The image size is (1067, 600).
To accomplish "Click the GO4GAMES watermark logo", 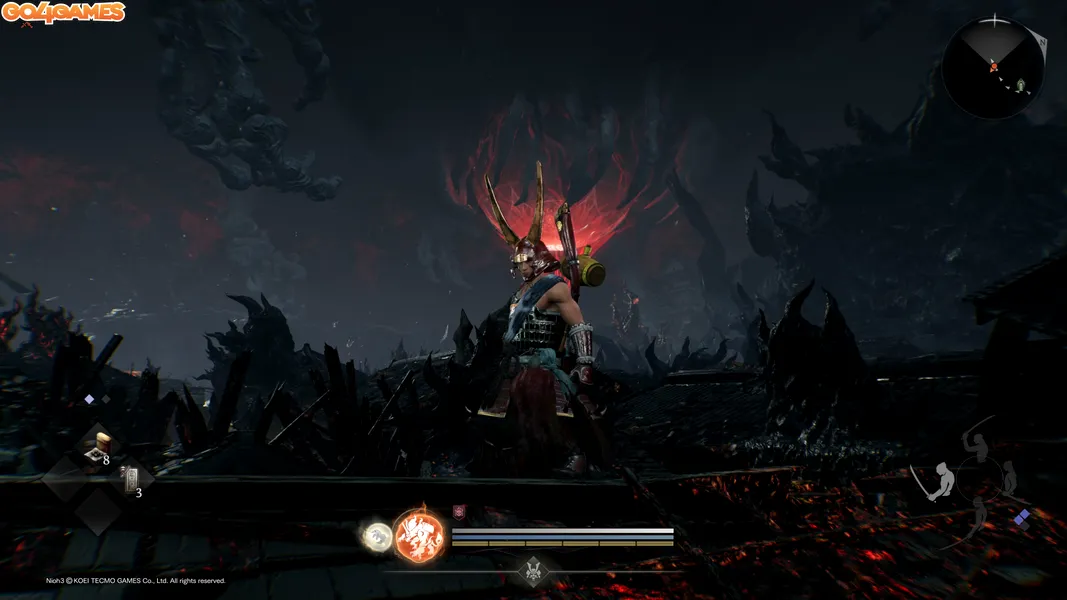I will click(x=63, y=13).
